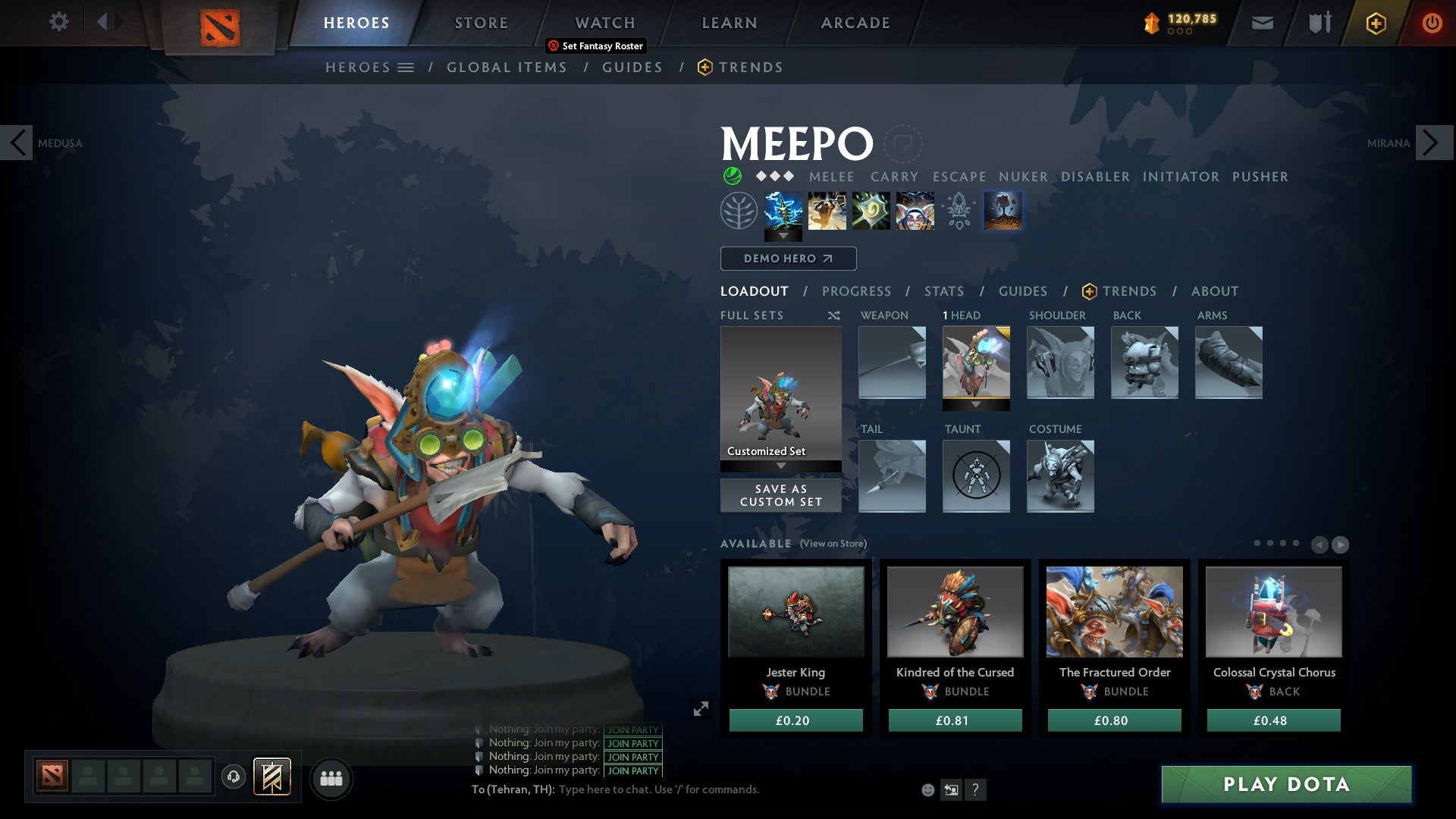
Task: Open settings with the gear icon
Action: pos(58,22)
